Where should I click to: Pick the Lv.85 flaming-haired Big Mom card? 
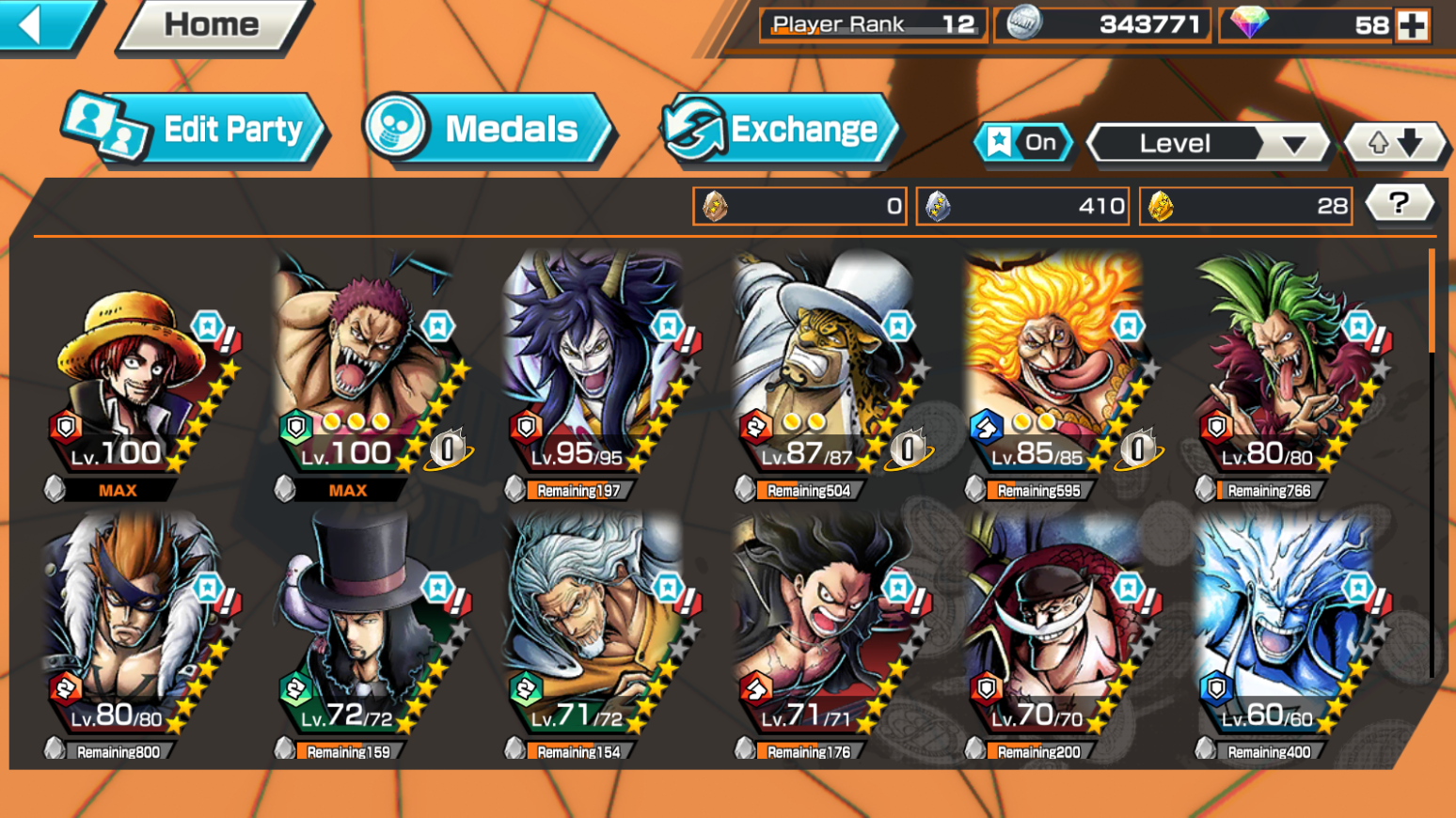click(1058, 376)
